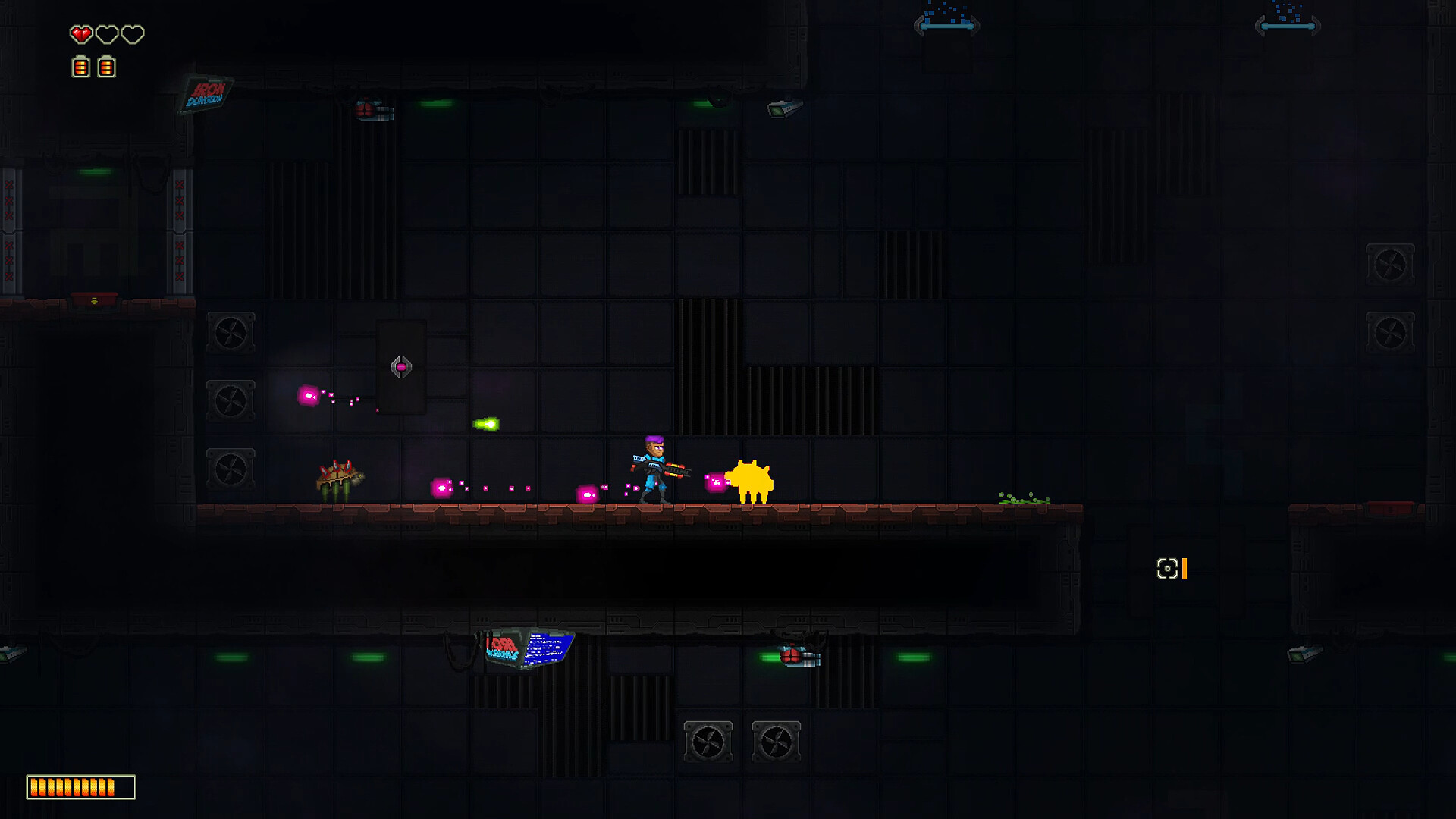This screenshot has width=1456, height=819.
Task: Click the pink emblem on the dark door
Action: [x=400, y=366]
